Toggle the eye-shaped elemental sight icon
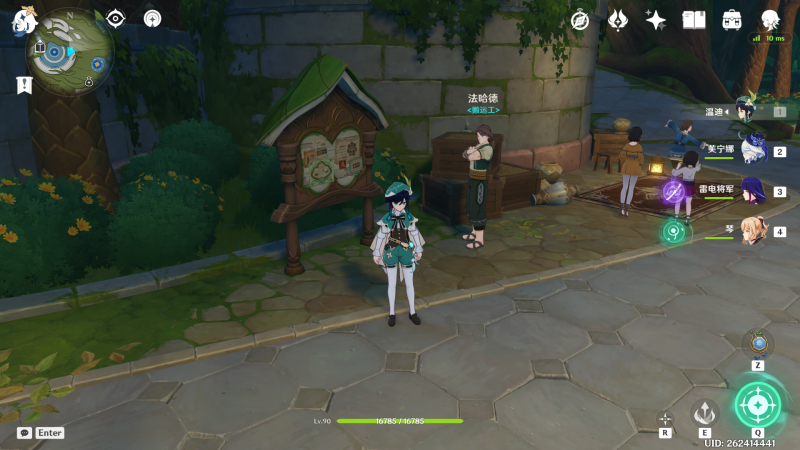The width and height of the screenshot is (800, 450). coord(116,18)
